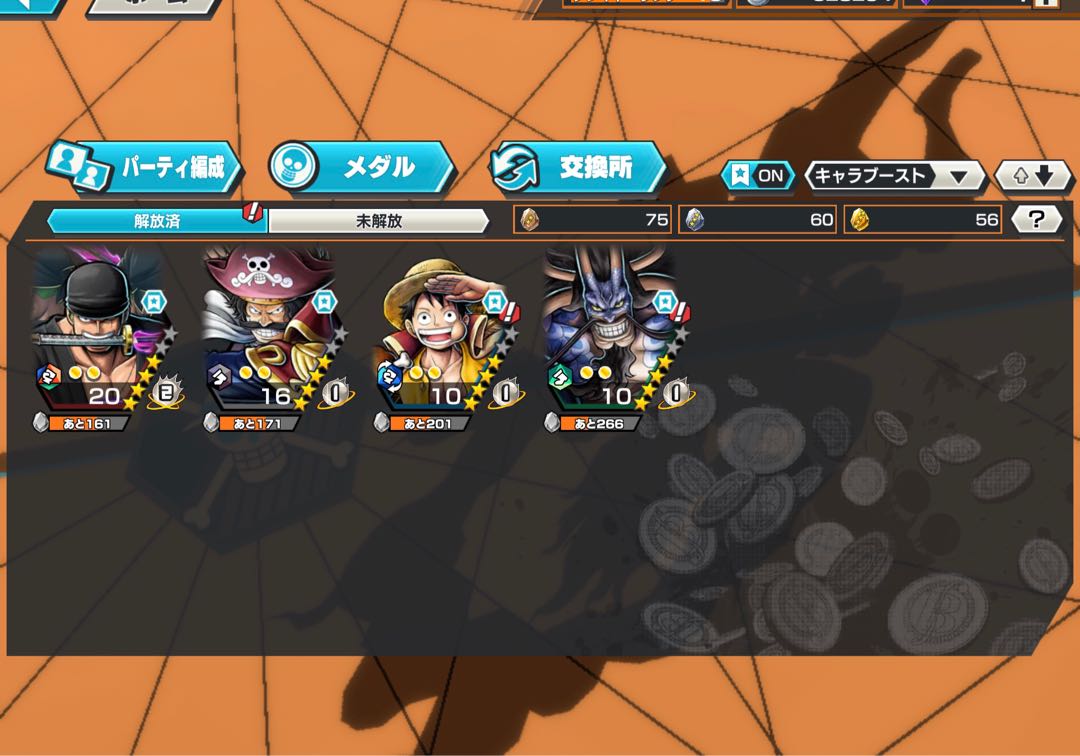Switch to the 未解放 locked tab

[379, 221]
